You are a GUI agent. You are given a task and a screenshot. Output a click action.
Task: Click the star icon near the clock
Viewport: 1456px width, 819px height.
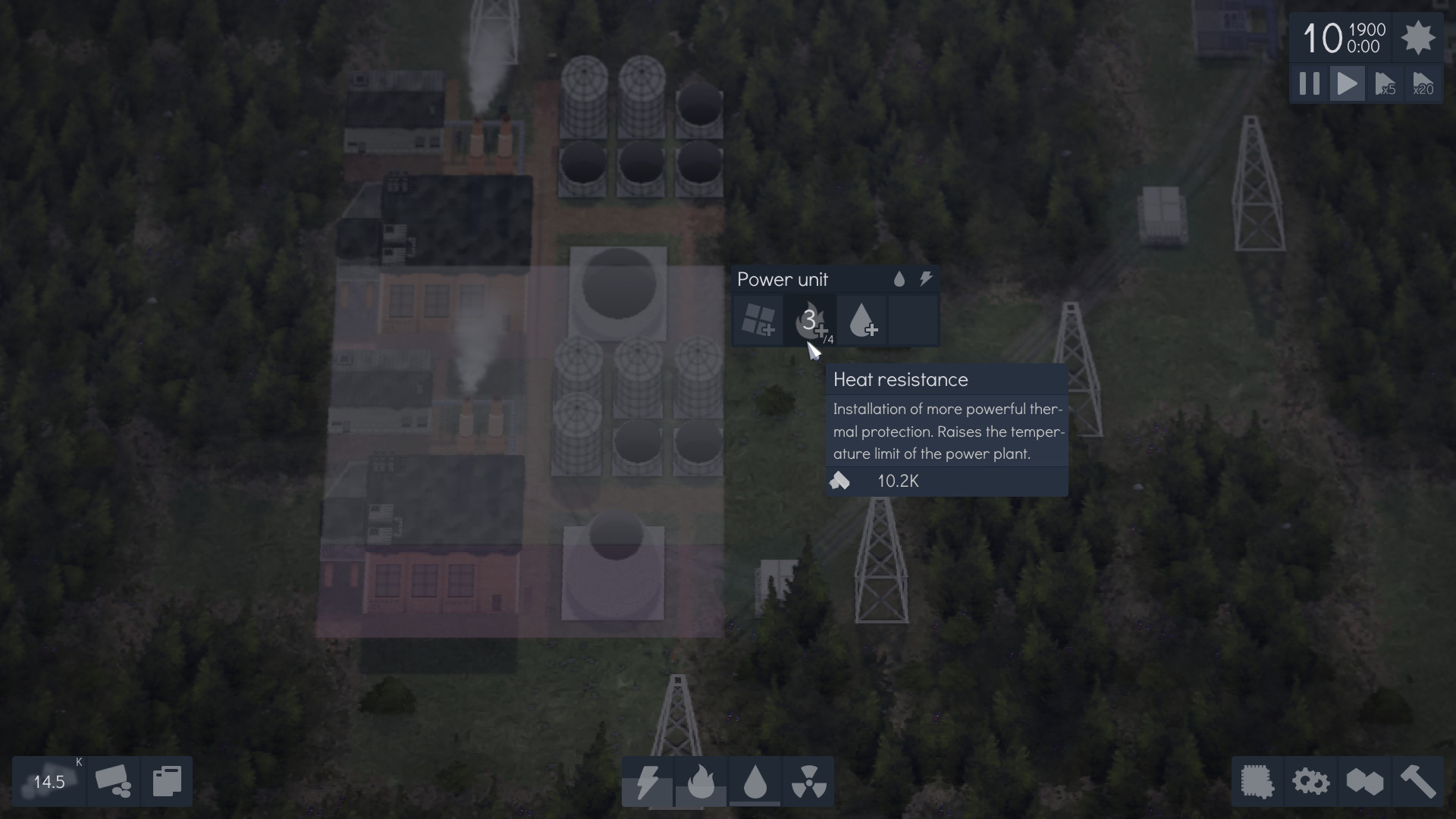pos(1419,38)
